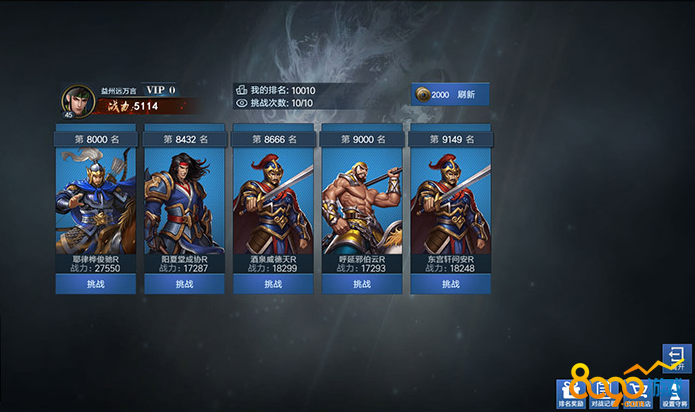Leave the arena with the 离开 button
The image size is (695, 412).
pos(676,359)
